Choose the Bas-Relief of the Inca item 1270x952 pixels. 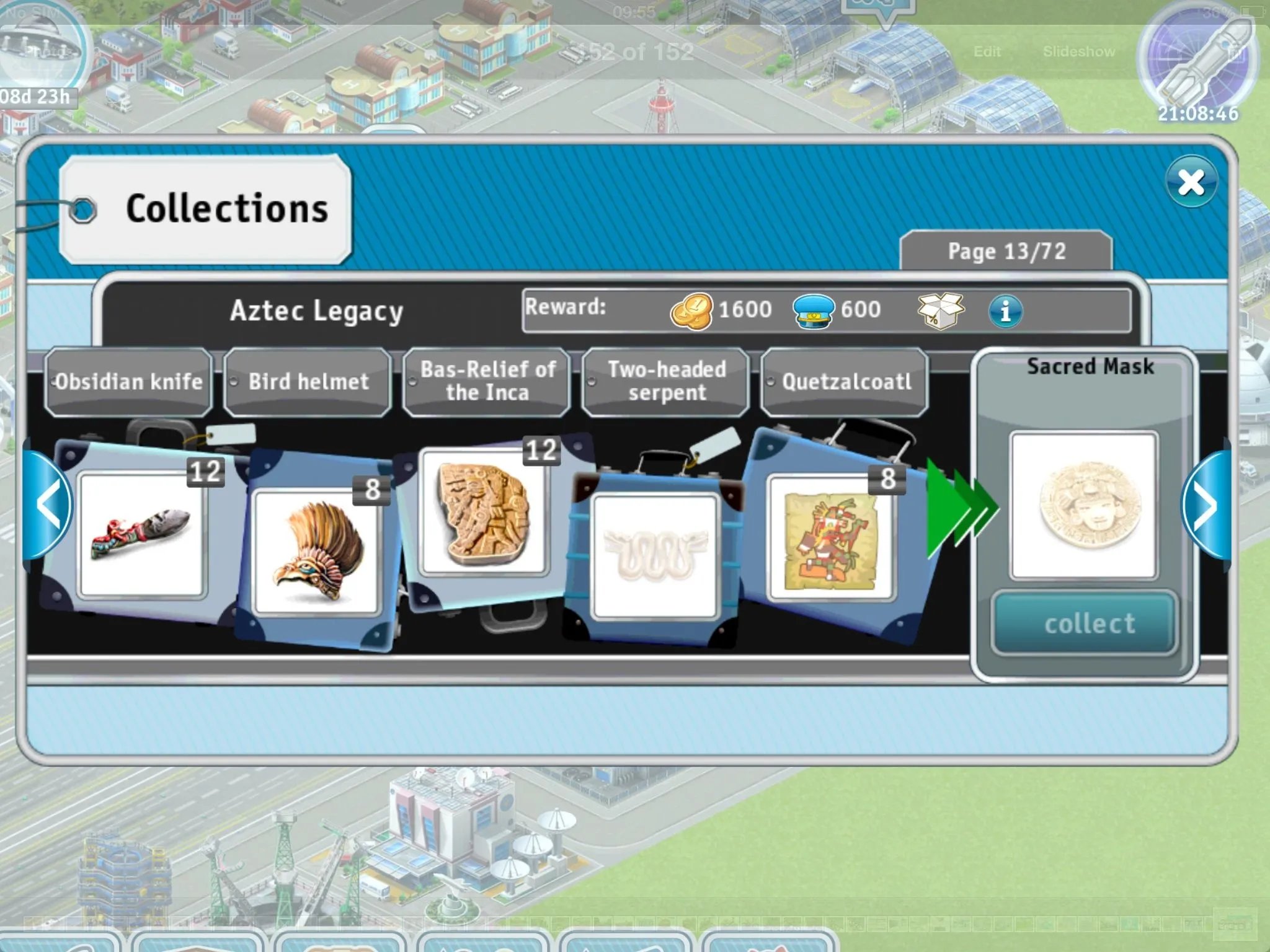[483, 512]
